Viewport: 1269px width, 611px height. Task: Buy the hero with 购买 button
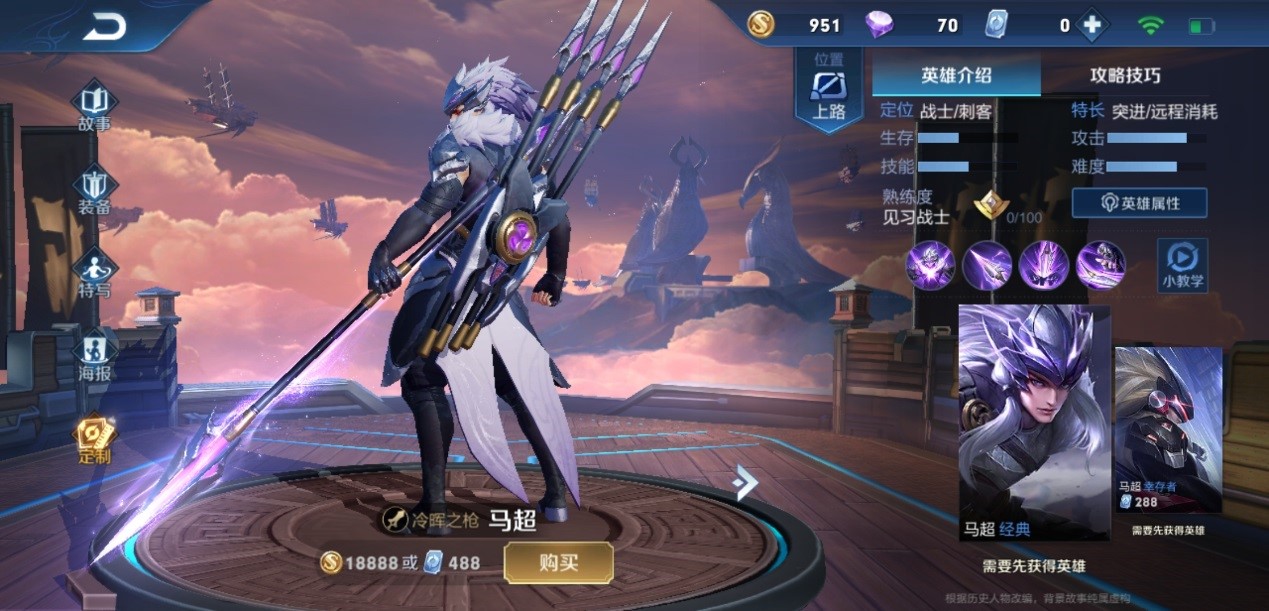(x=558, y=563)
